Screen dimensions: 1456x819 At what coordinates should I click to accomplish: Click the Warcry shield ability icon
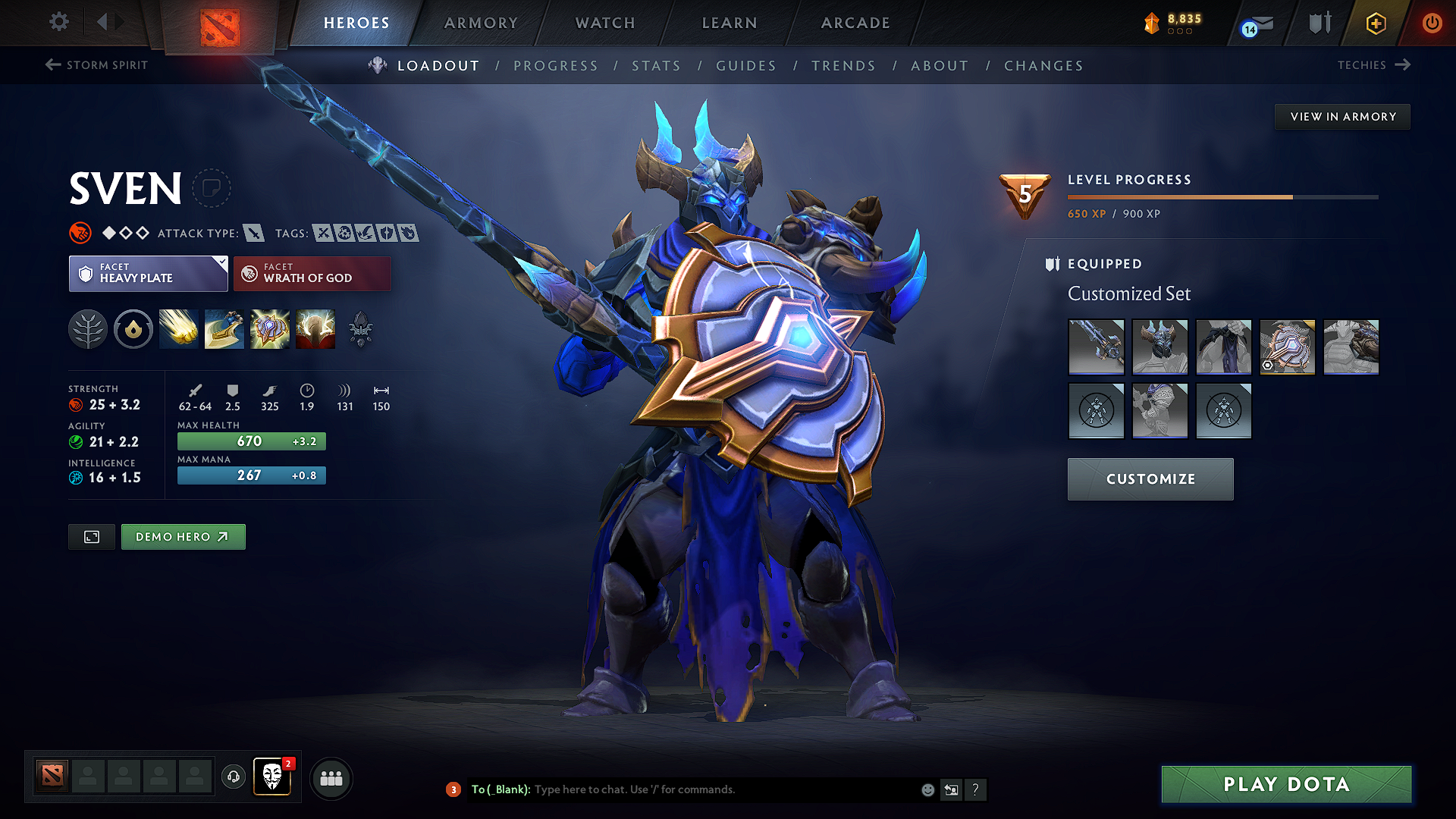(270, 329)
